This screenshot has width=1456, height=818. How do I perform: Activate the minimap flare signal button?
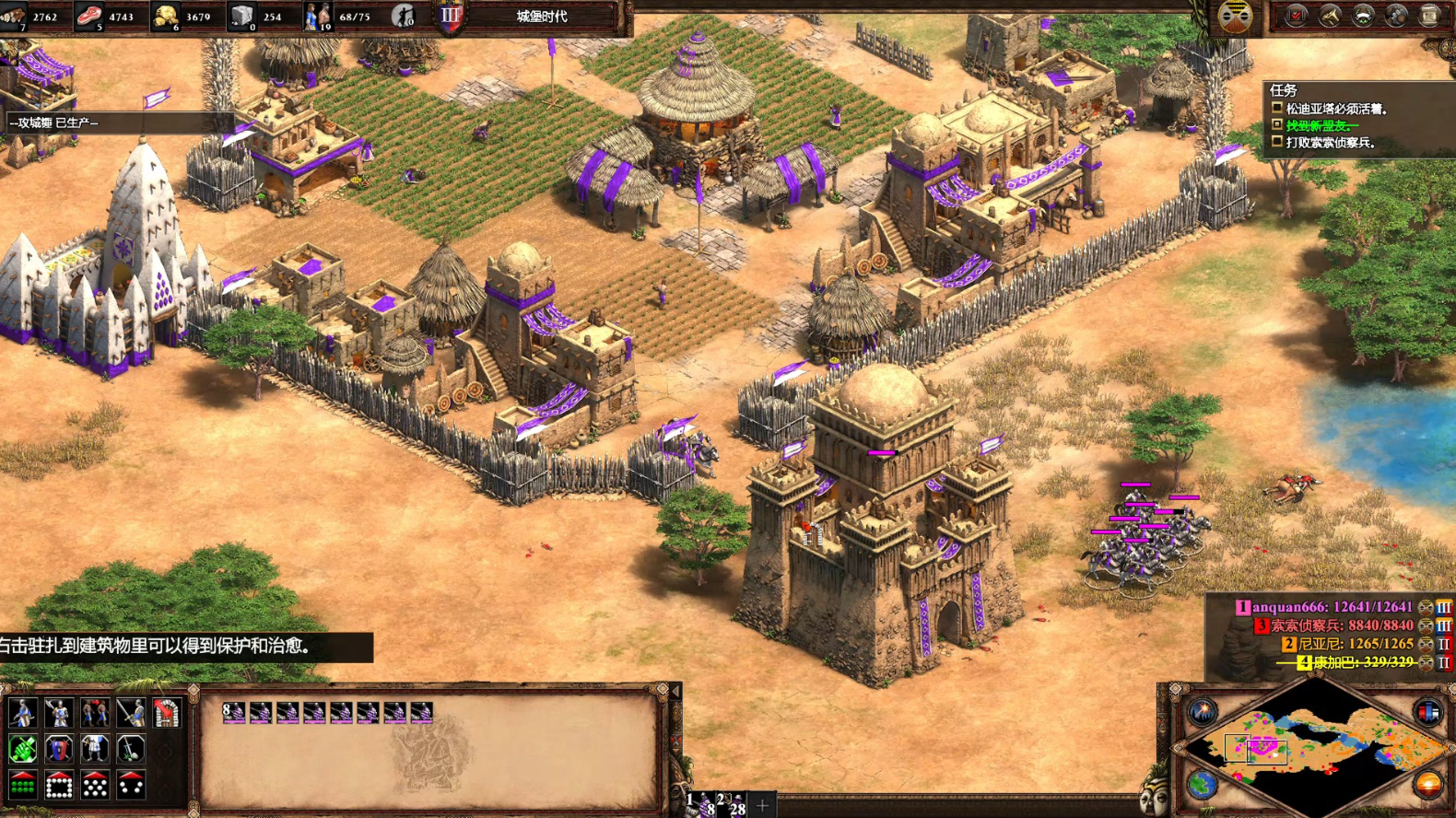pyautogui.click(x=1203, y=711)
